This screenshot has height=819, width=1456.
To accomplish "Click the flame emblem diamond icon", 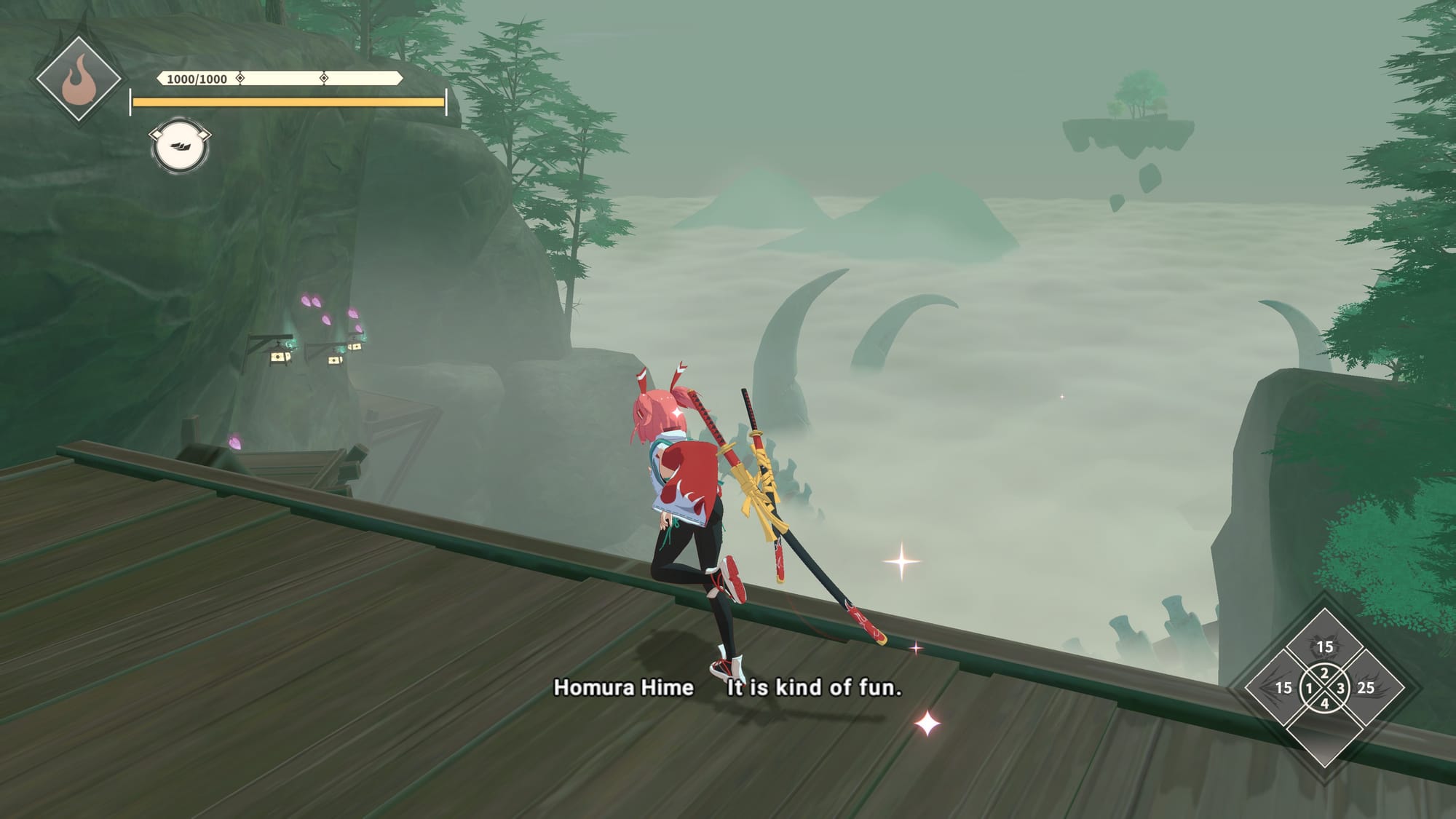I will 79,79.
